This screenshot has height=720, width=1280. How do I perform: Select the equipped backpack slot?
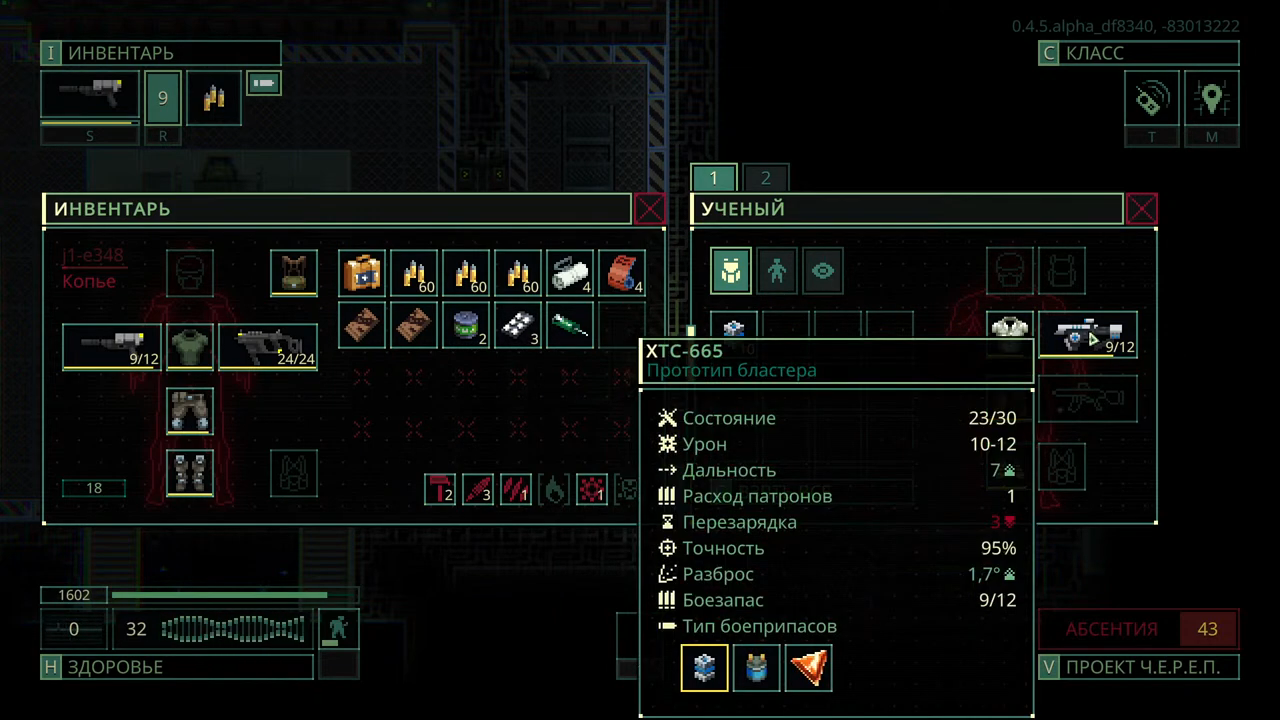click(x=294, y=273)
